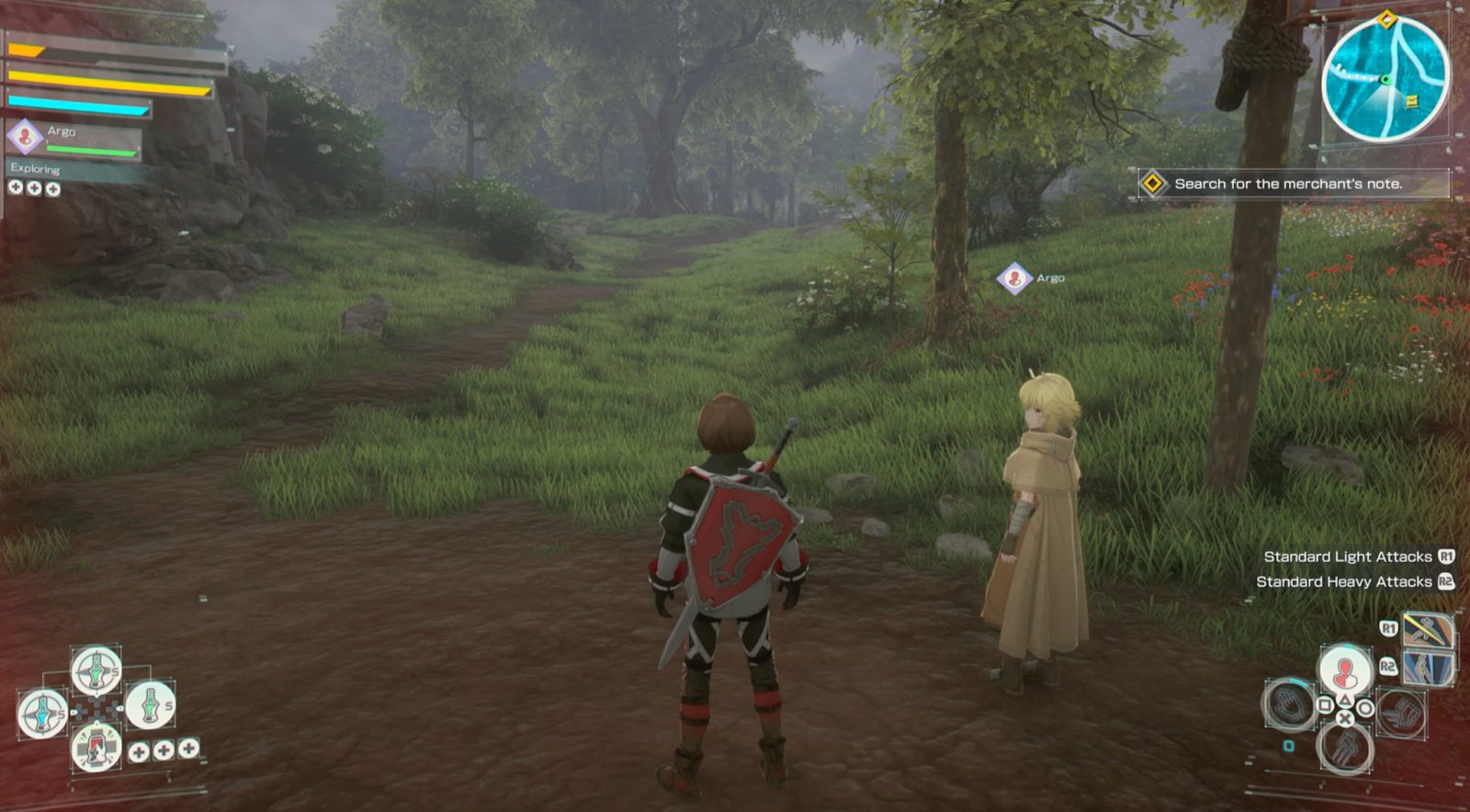The height and width of the screenshot is (812, 1470).
Task: Select the 'Search for the merchant's note' objective
Action: pos(1287,184)
